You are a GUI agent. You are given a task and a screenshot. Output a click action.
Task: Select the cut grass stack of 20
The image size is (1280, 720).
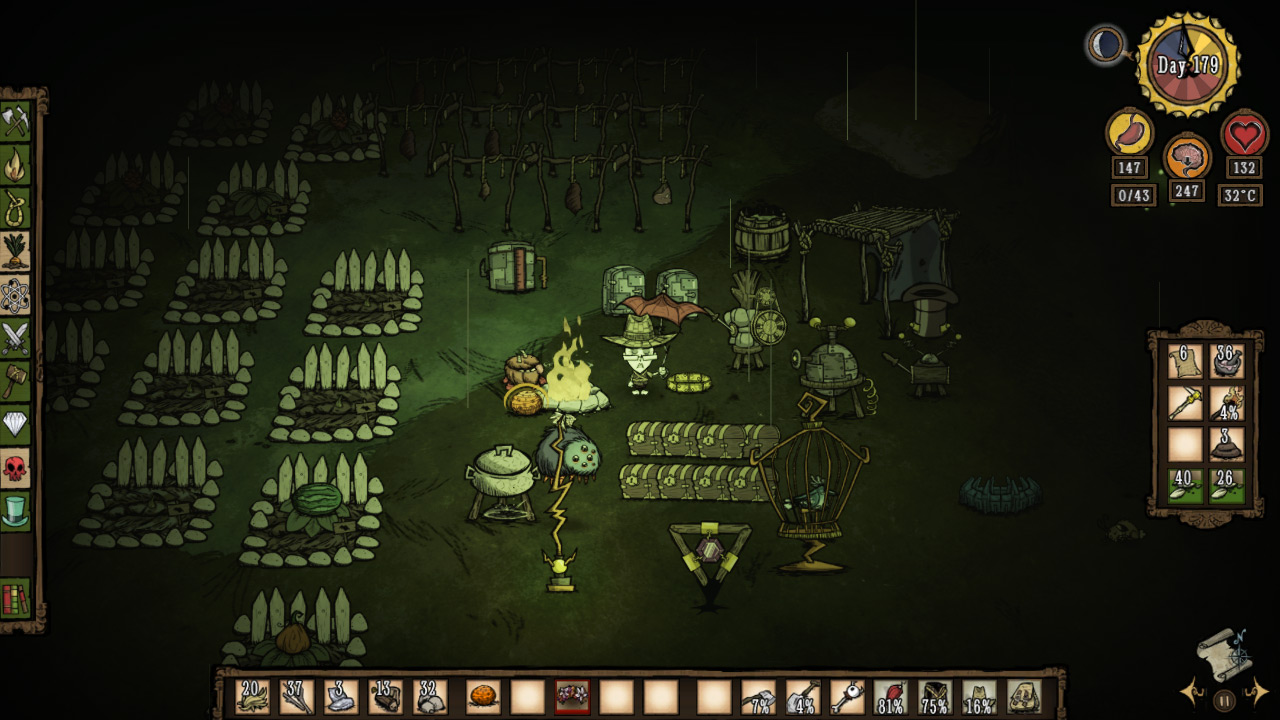point(253,697)
